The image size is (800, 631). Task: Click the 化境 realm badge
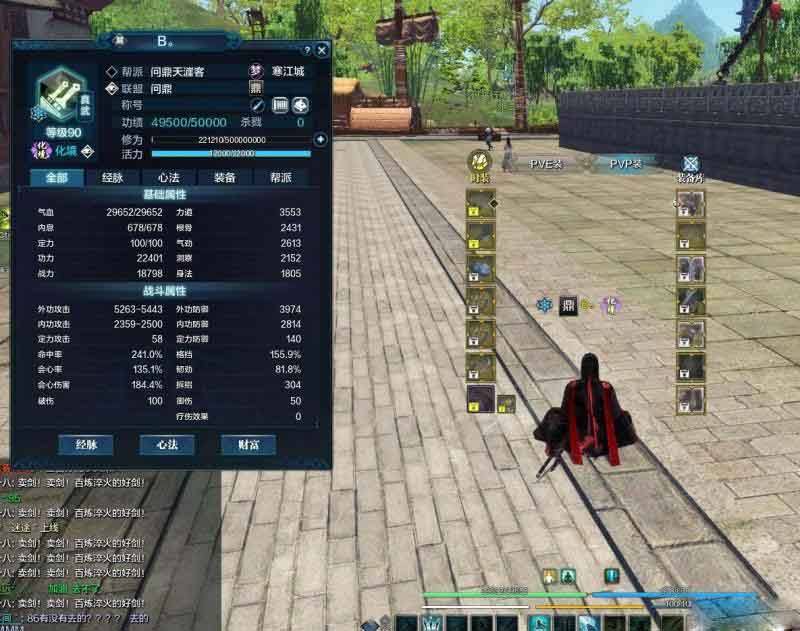click(43, 151)
